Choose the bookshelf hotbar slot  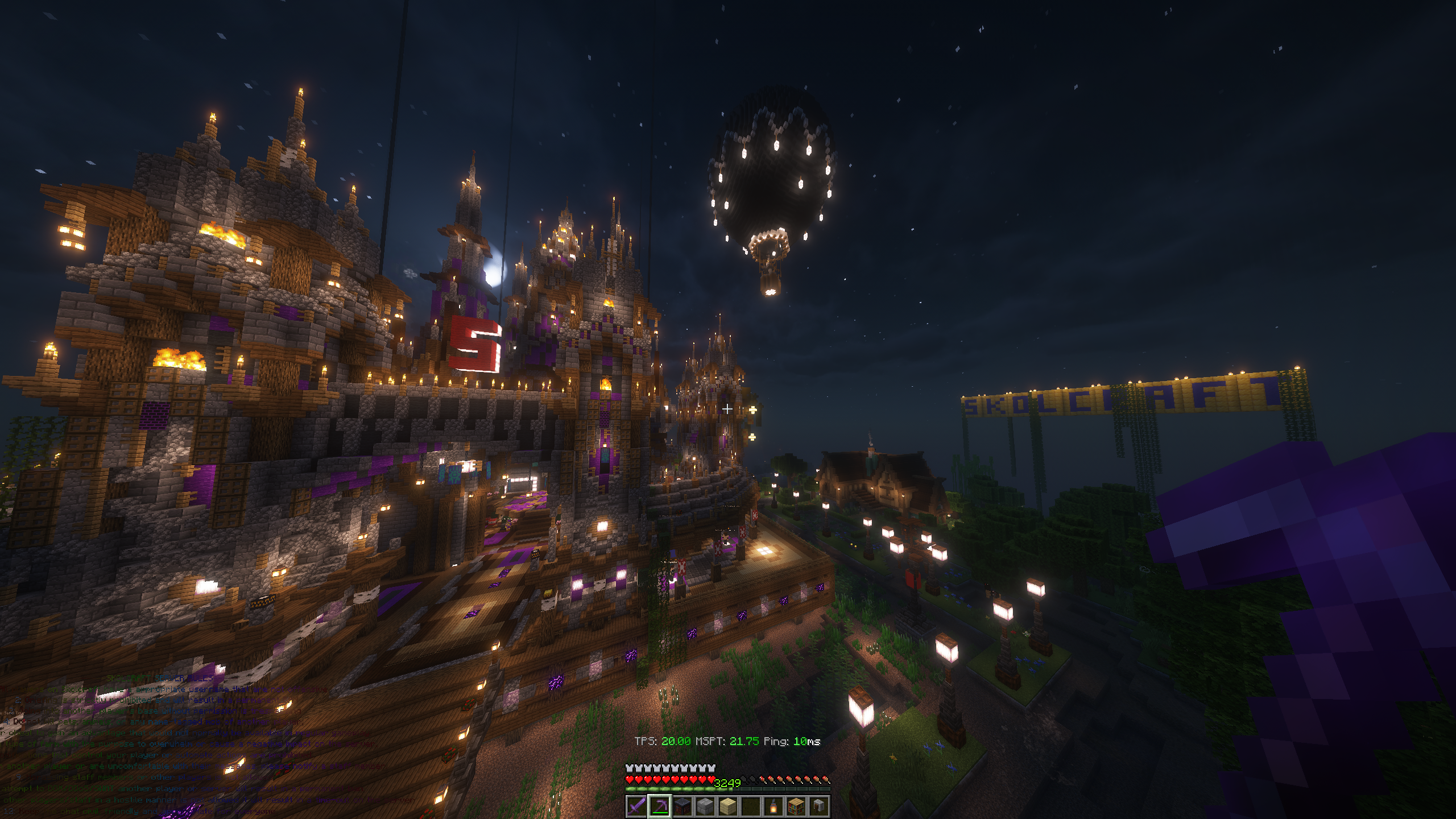796,806
